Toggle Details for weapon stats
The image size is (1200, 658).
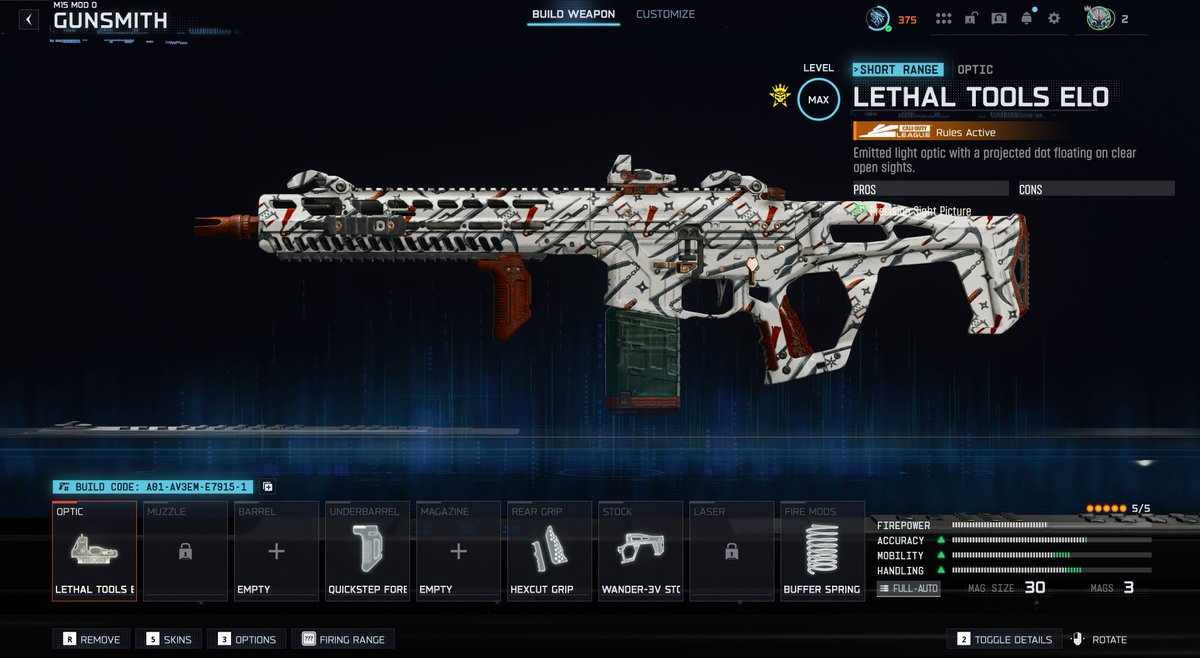coord(1005,639)
